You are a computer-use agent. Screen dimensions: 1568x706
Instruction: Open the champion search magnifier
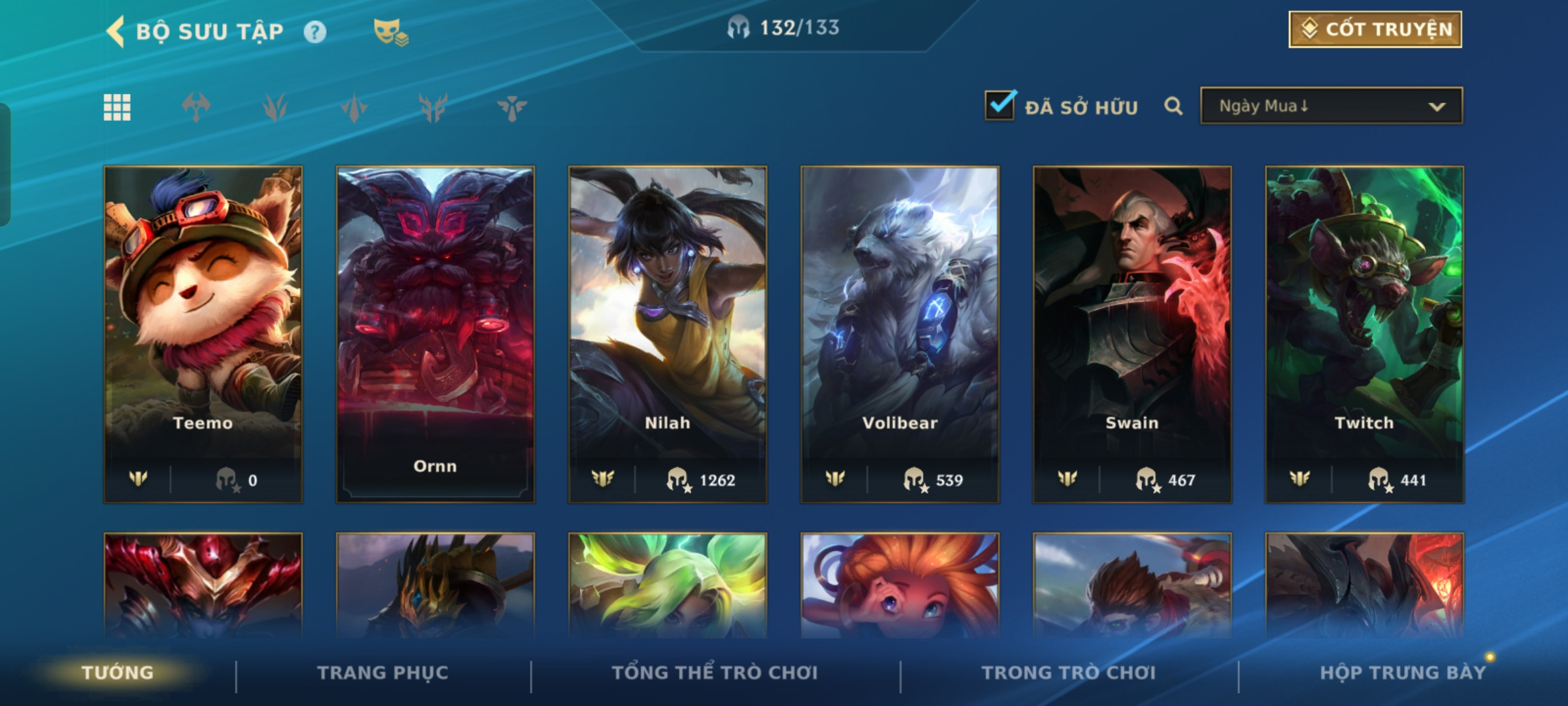[1173, 106]
